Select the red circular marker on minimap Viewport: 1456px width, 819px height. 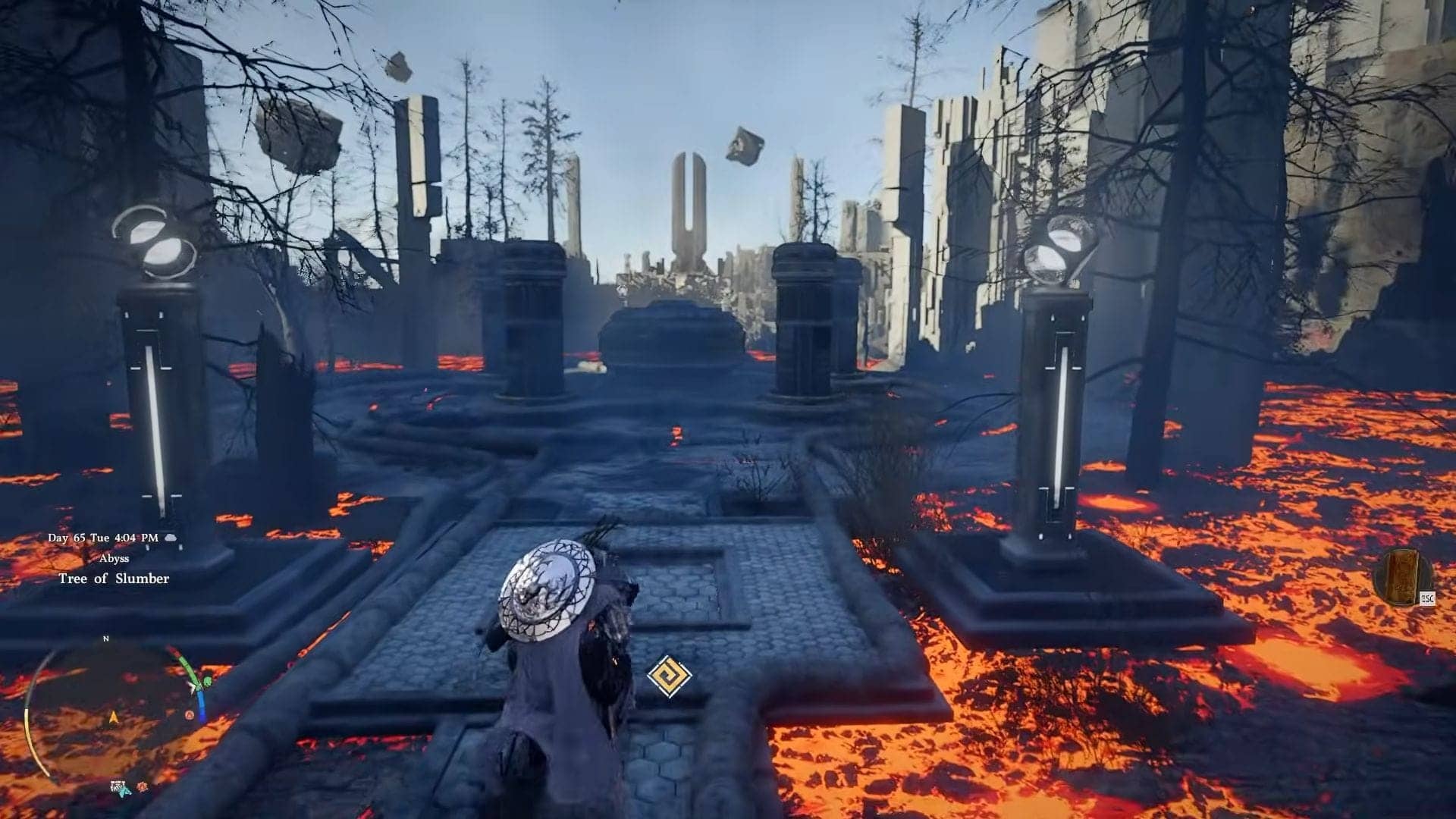point(188,714)
